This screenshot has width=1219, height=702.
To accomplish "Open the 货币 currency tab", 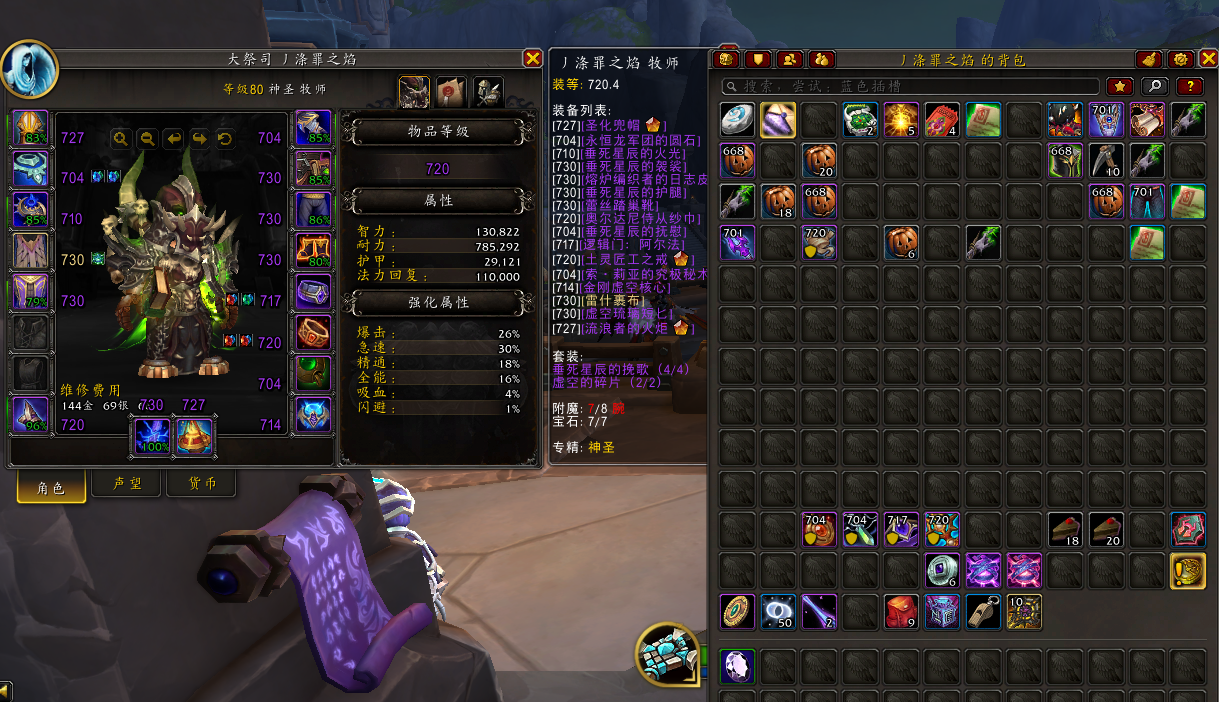I will [203, 485].
